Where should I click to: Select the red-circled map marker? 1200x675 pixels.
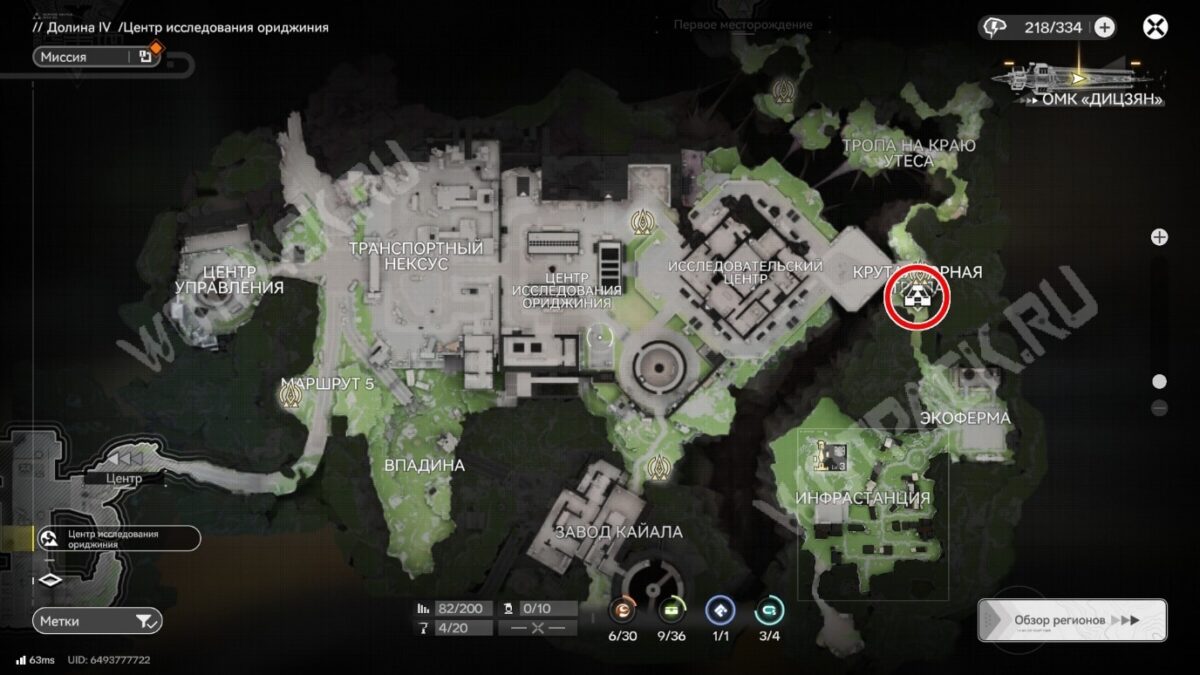916,297
